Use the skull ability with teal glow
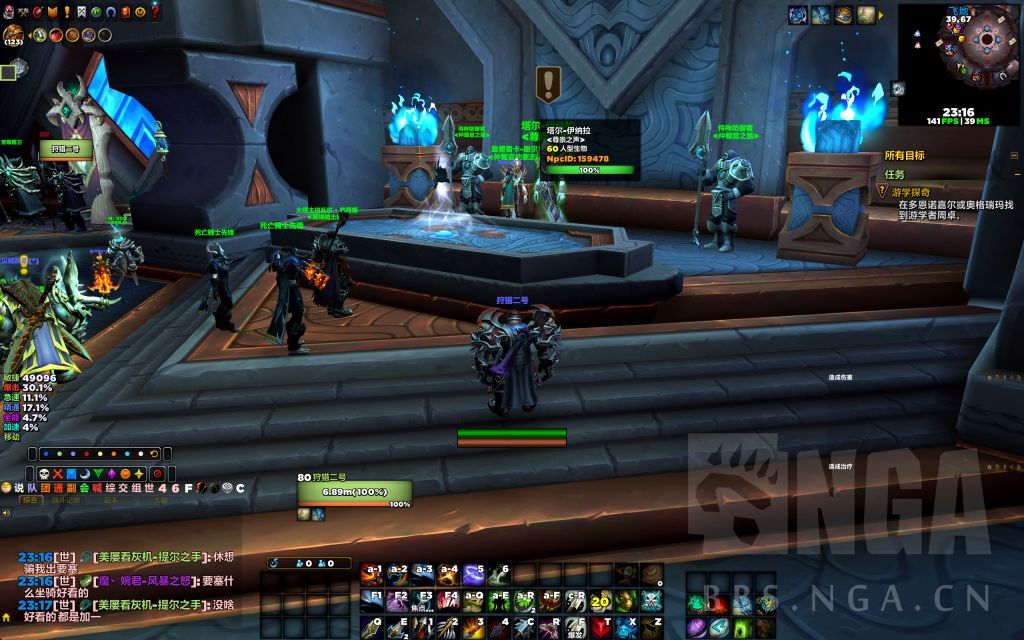The height and width of the screenshot is (640, 1024). (x=650, y=601)
